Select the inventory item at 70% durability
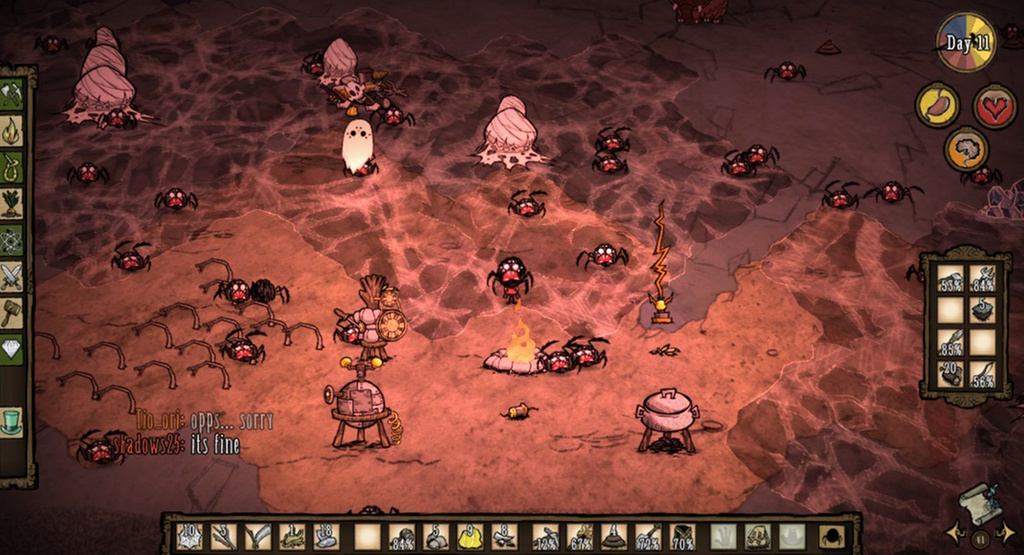1024x555 pixels. coord(682,536)
